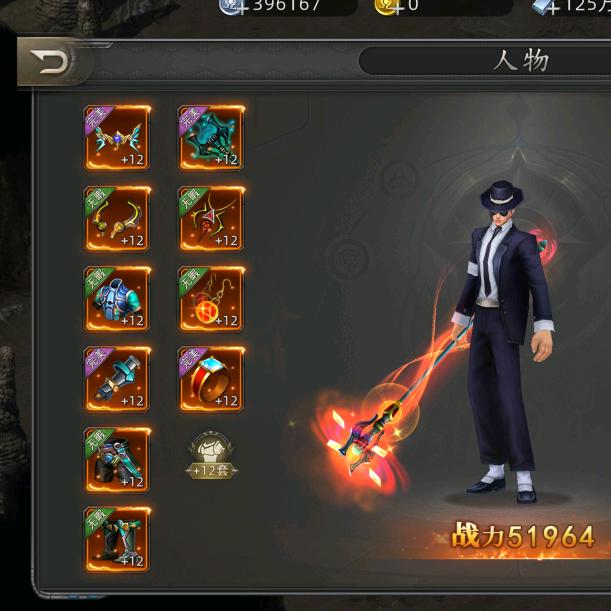This screenshot has width=611, height=611.
Task: Select the red orb earring slot
Action: pyautogui.click(x=211, y=299)
